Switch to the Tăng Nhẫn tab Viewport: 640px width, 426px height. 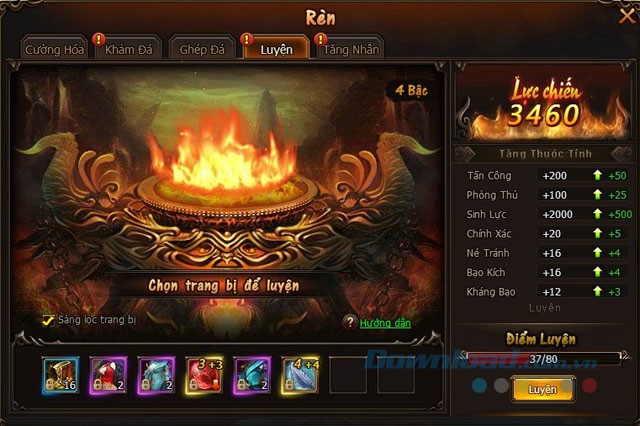coord(350,48)
